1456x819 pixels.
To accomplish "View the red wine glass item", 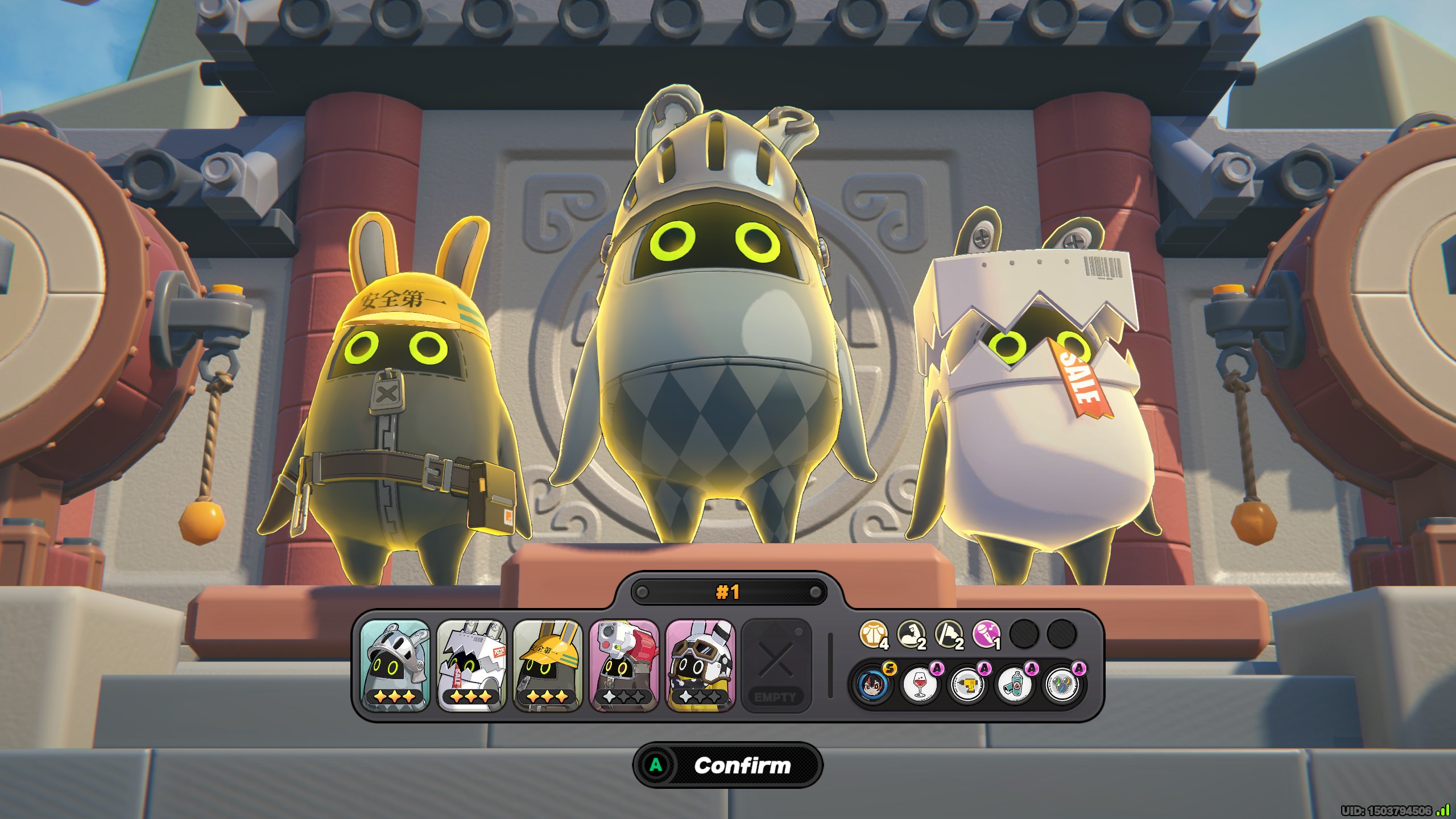I will pyautogui.click(x=919, y=684).
